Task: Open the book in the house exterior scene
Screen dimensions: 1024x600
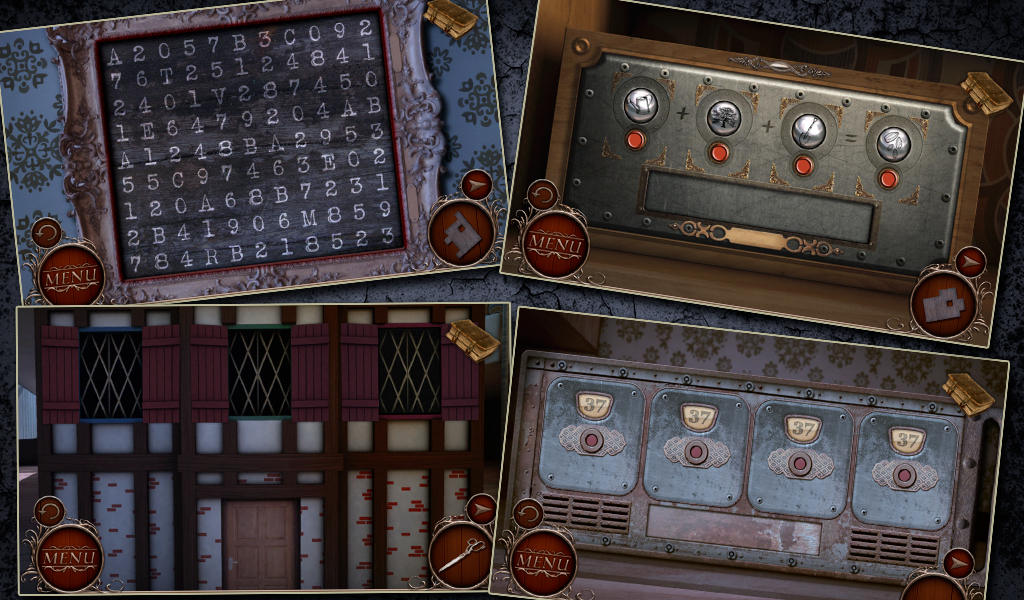Action: [471, 339]
